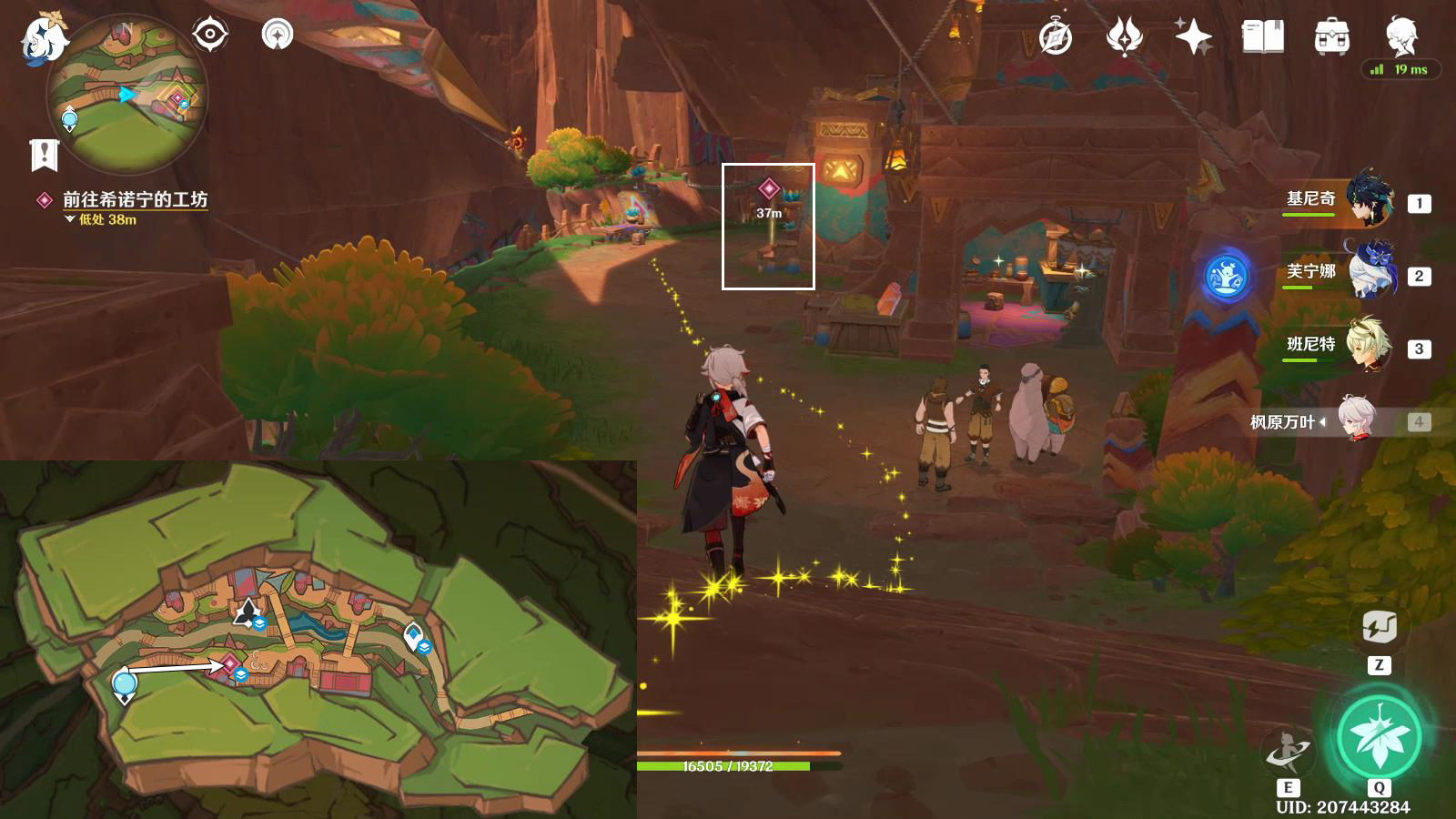Use the gadget icon above the burst
Viewport: 1456px width, 819px height.
pos(1380,627)
